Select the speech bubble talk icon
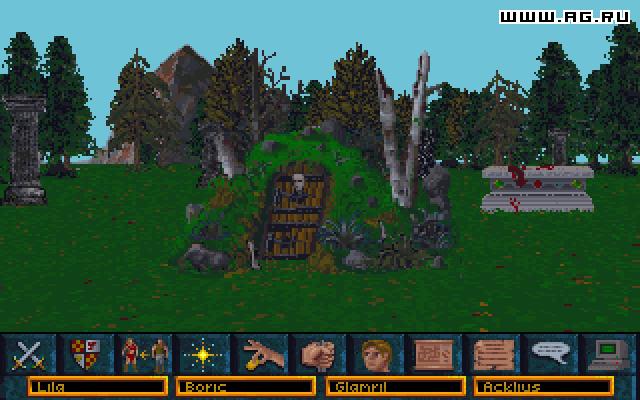 (x=548, y=354)
